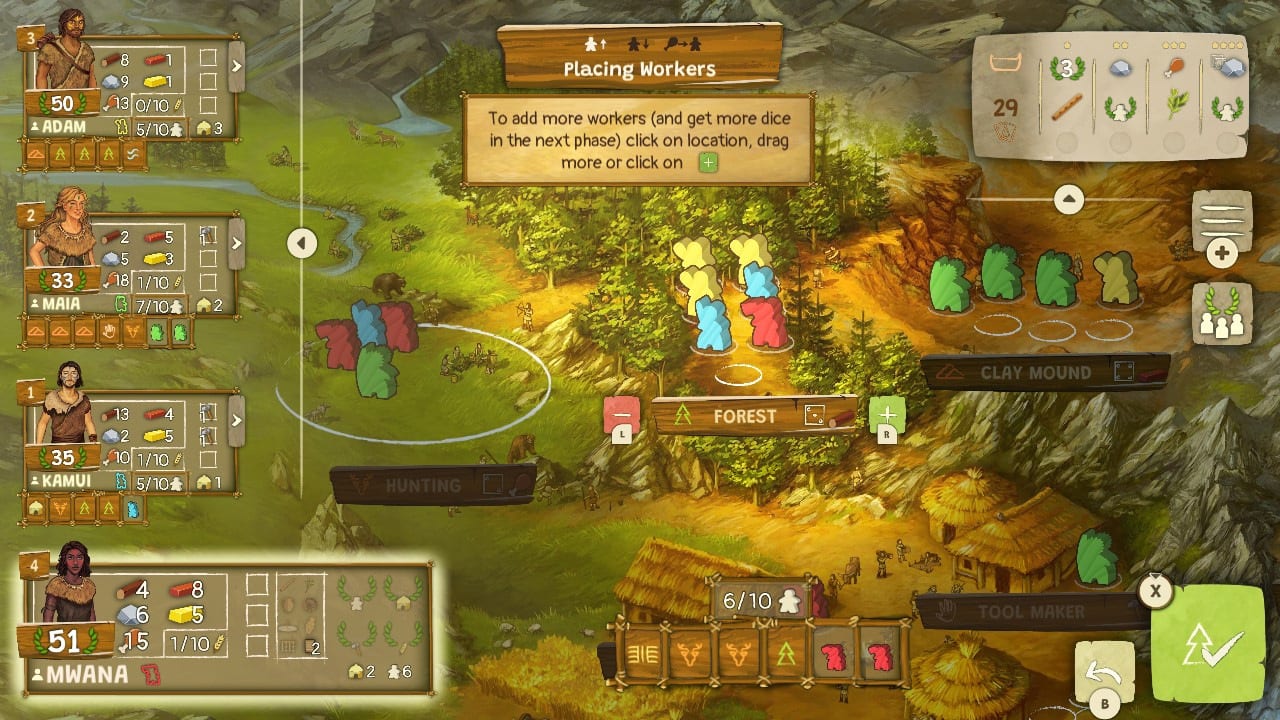
Task: Select the forest symbol card in the bottom row
Action: pyautogui.click(x=785, y=655)
